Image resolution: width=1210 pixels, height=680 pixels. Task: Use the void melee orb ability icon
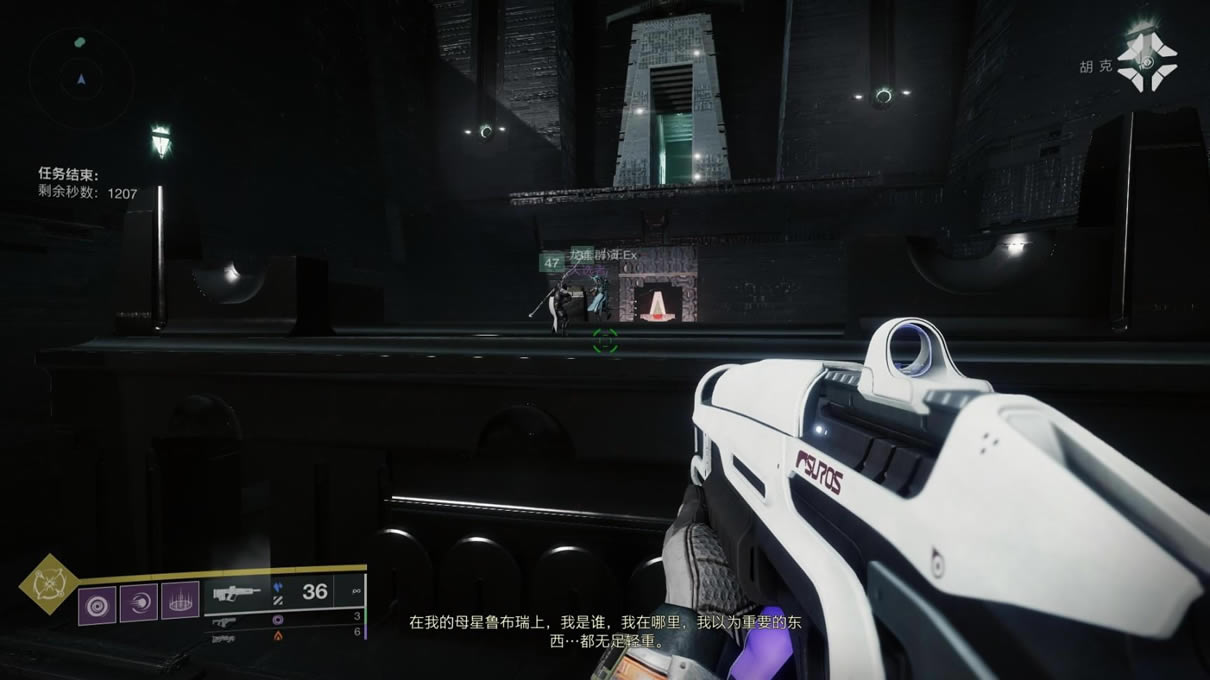tap(139, 603)
